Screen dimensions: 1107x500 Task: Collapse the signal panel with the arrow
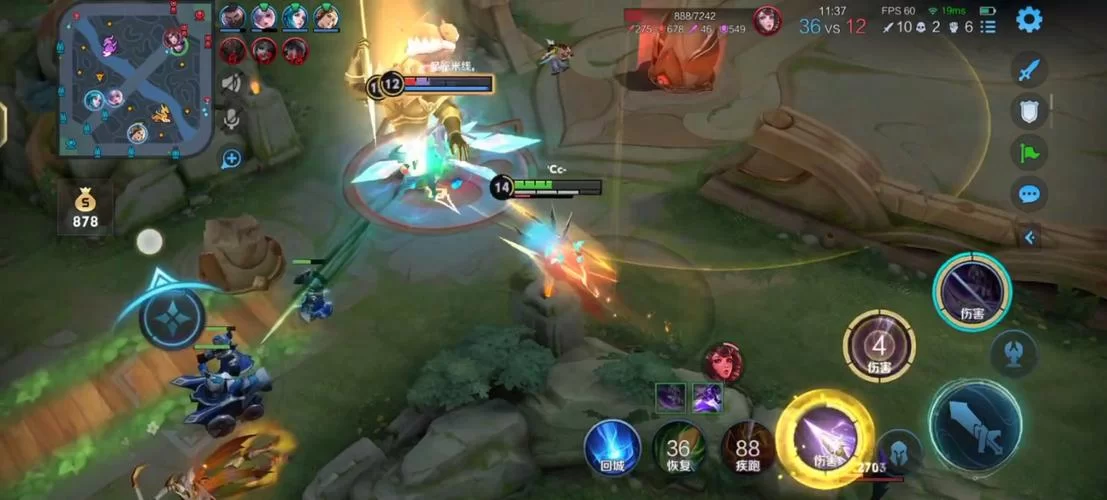1030,237
